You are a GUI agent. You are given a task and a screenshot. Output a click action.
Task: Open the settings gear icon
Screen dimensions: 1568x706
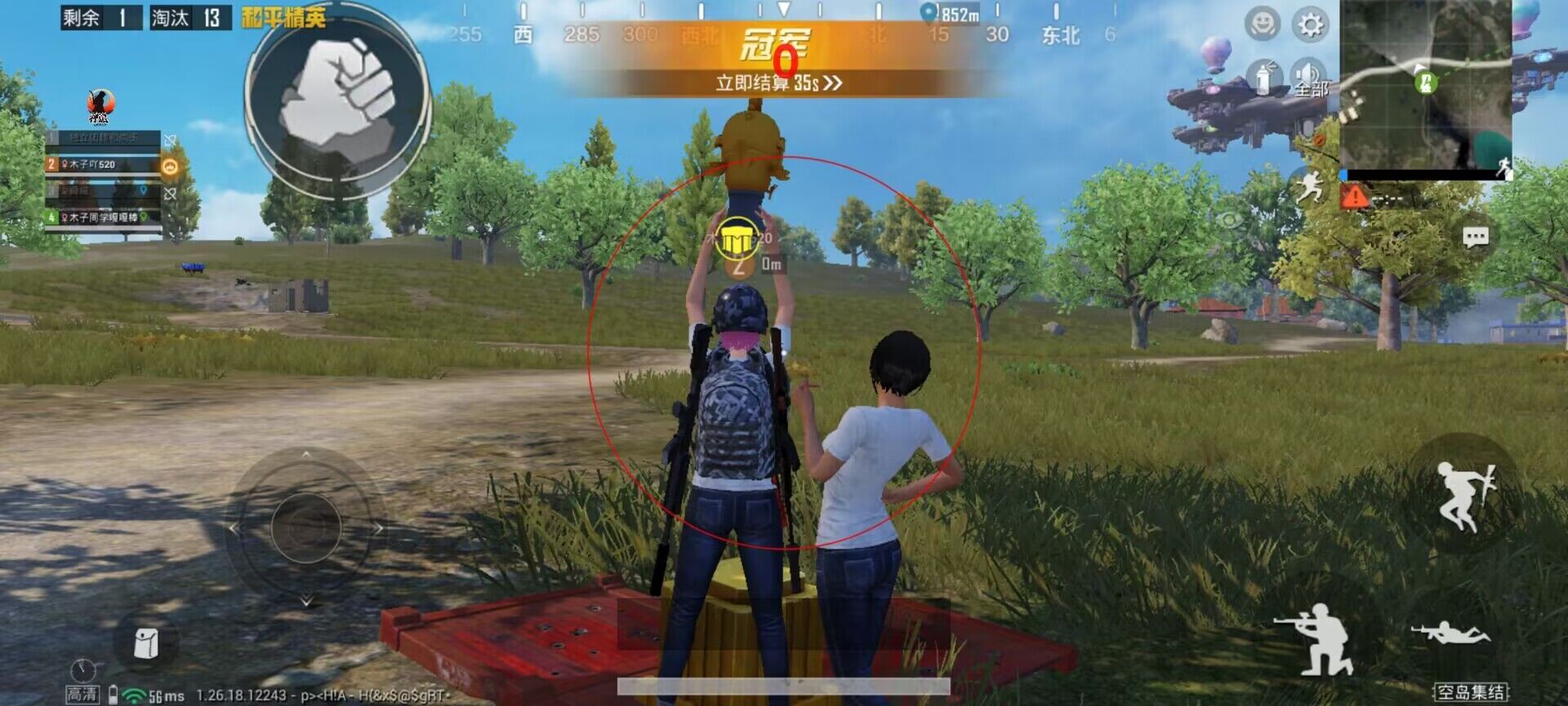point(1309,25)
